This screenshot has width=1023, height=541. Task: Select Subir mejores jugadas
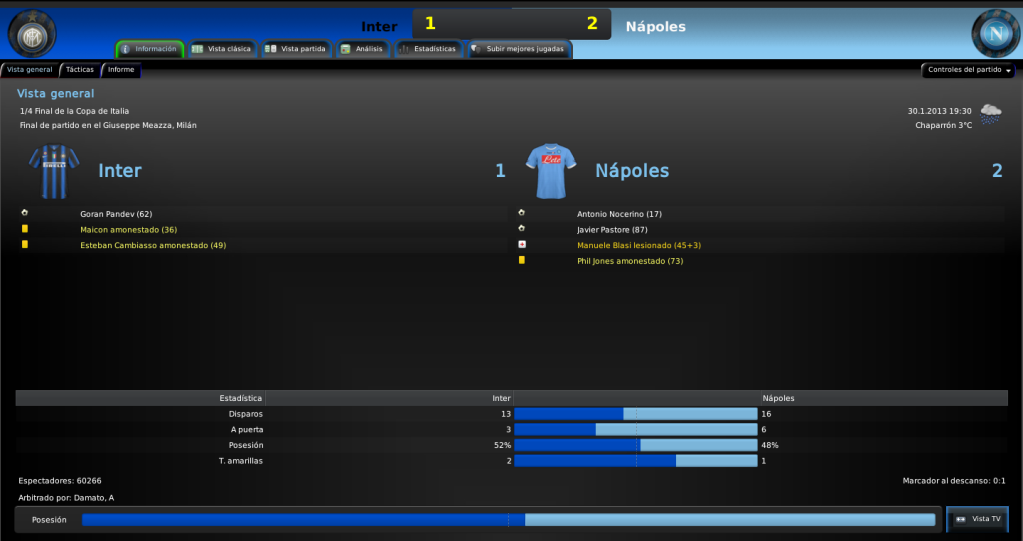[517, 48]
